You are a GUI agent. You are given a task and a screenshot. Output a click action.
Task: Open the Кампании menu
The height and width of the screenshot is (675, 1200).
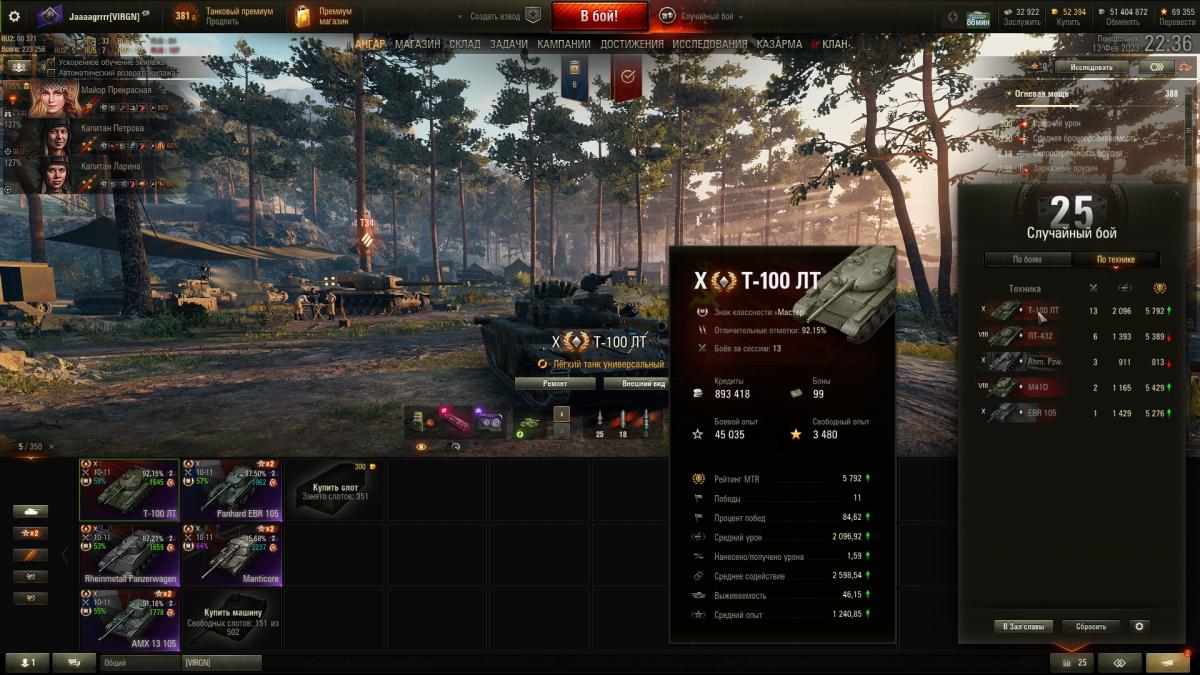(x=563, y=44)
